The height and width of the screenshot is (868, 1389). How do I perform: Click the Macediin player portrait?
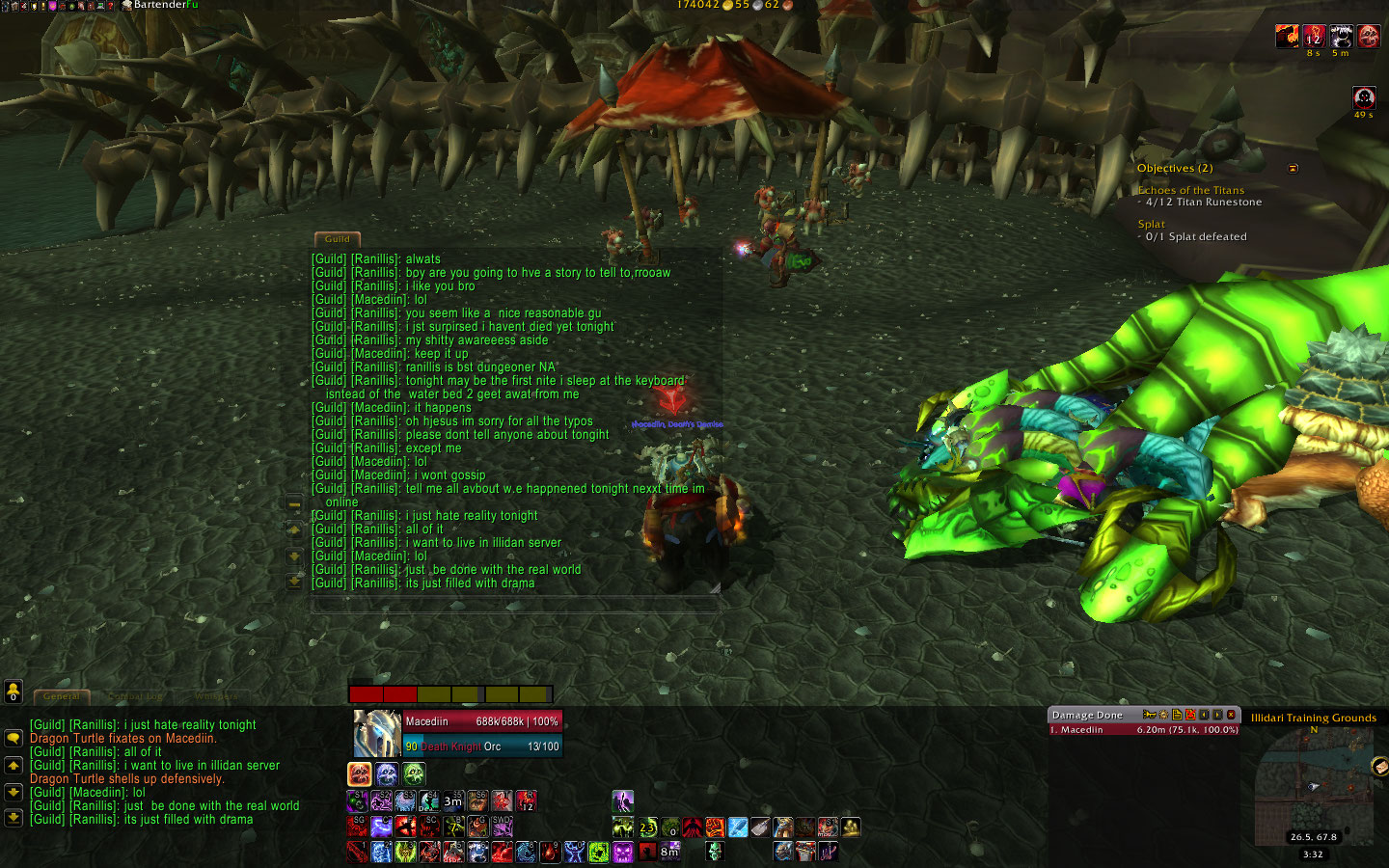(376, 734)
